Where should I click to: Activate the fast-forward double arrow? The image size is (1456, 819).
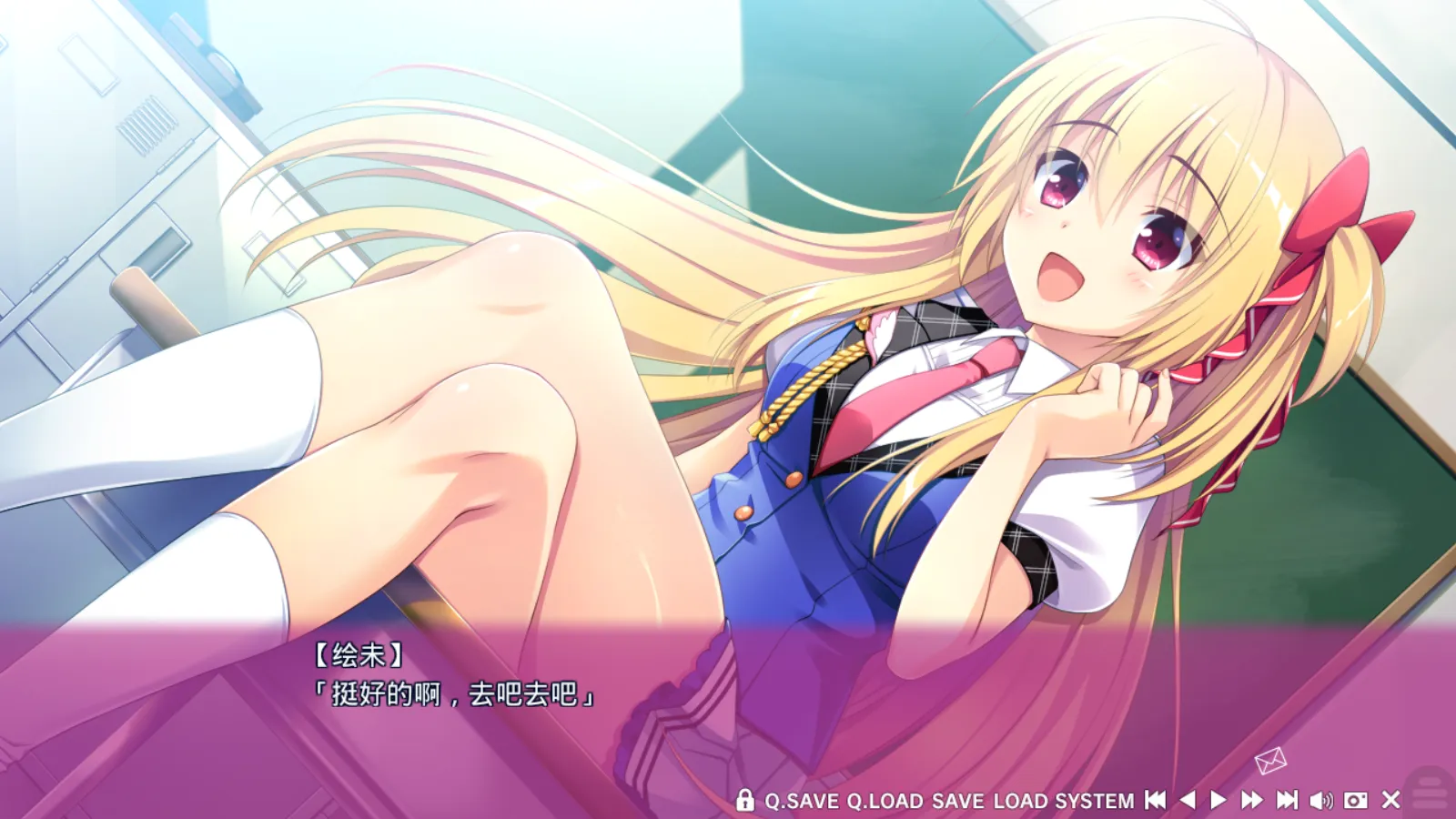point(1252,800)
